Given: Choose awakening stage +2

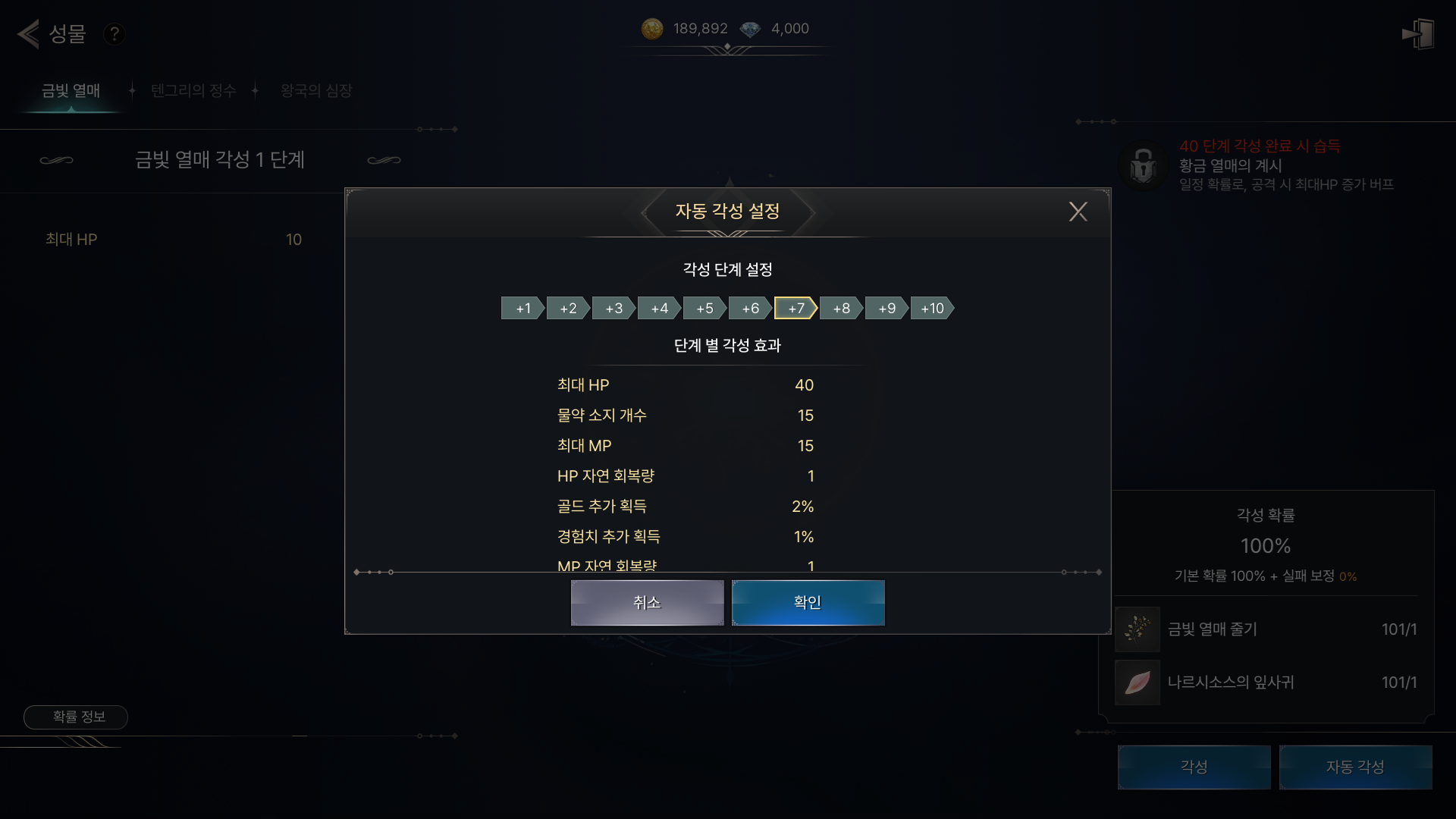Looking at the screenshot, I should pyautogui.click(x=568, y=309).
